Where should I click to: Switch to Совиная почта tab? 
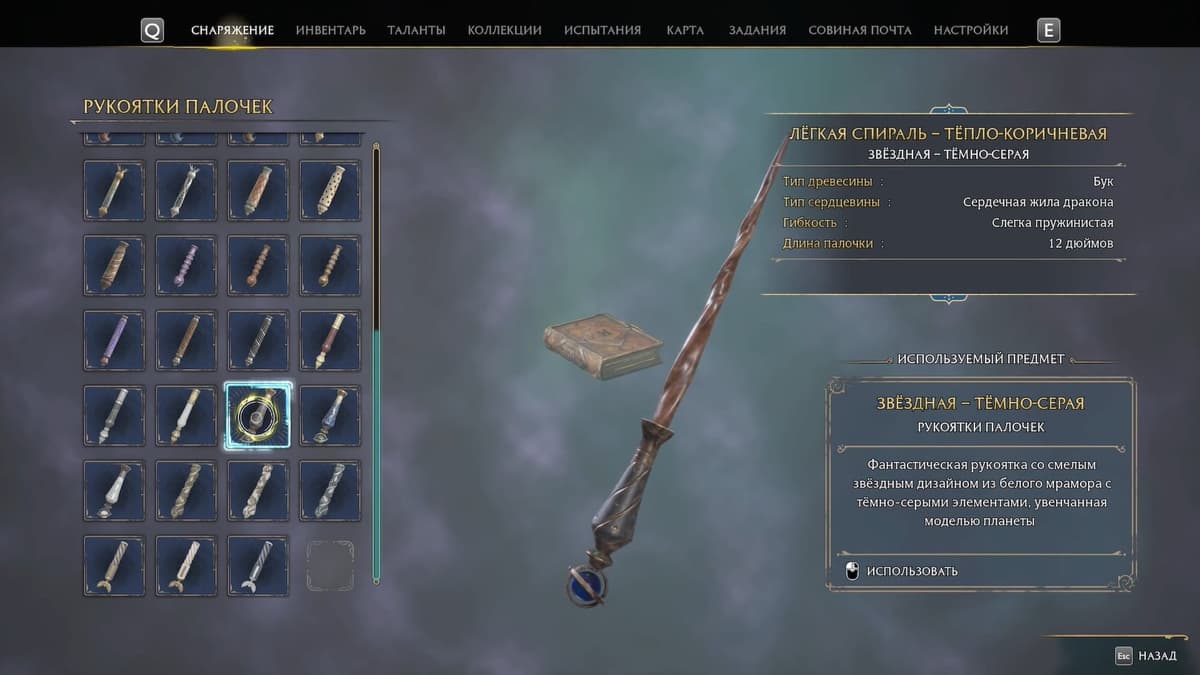click(859, 30)
